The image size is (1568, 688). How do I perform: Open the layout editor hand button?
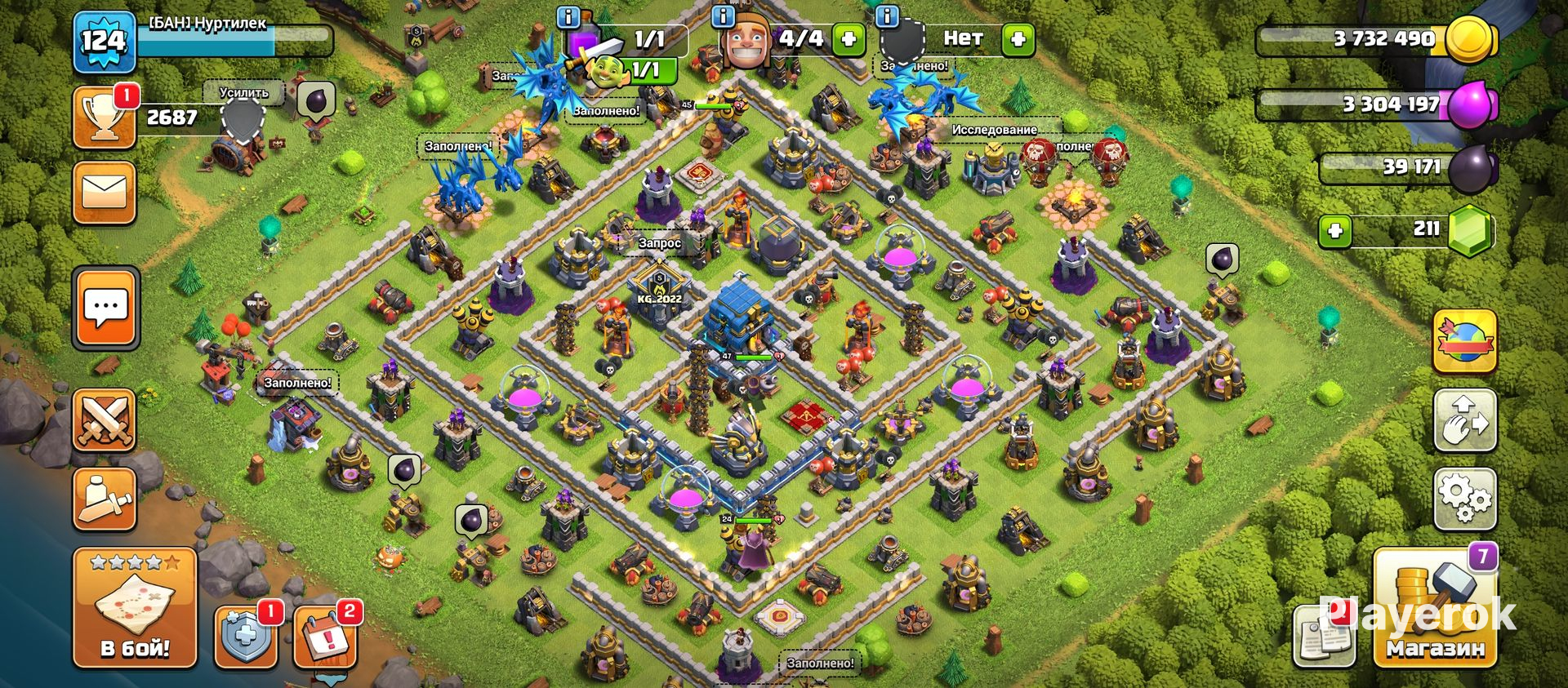point(1465,419)
